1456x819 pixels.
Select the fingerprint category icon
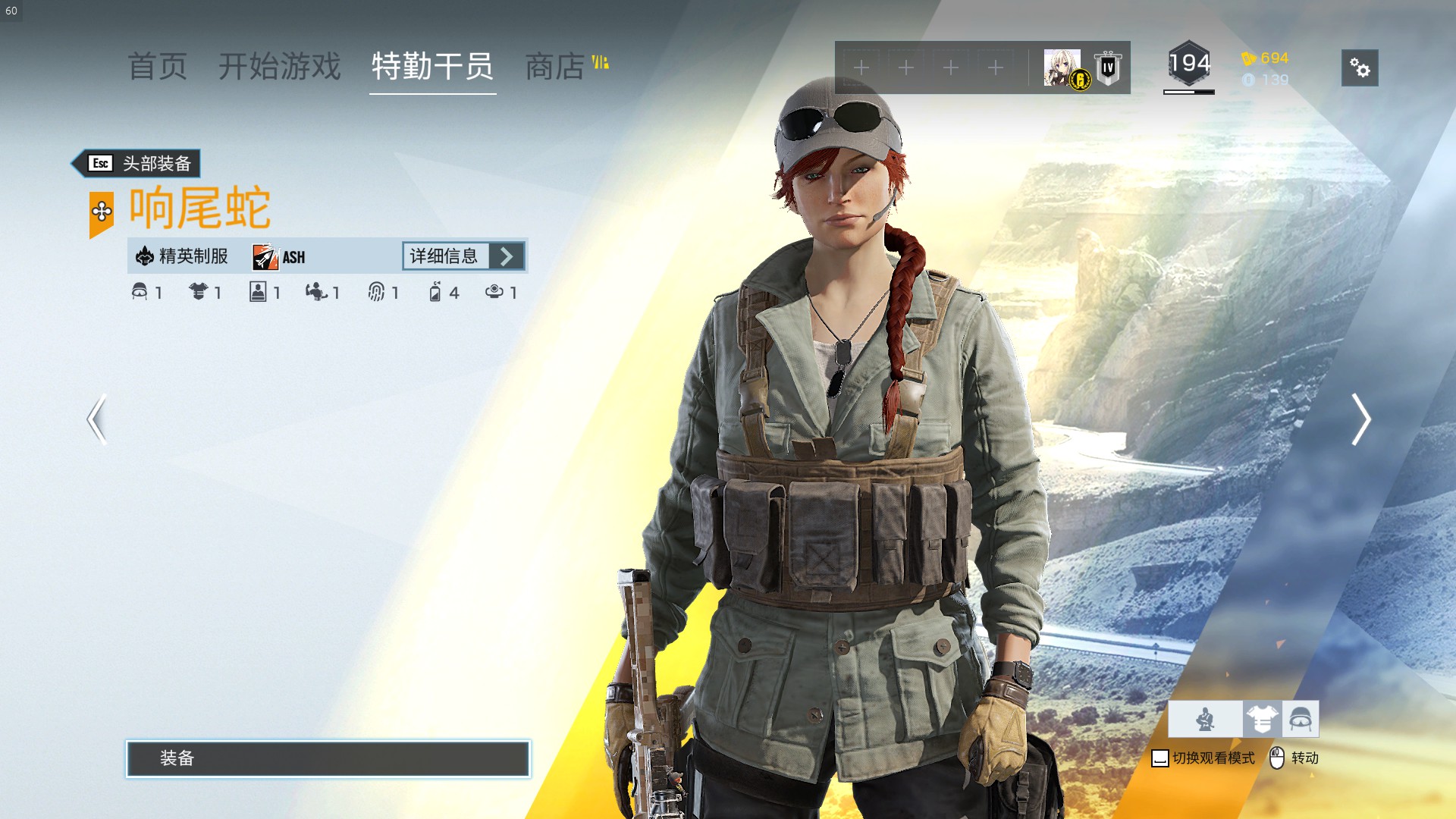(x=376, y=292)
